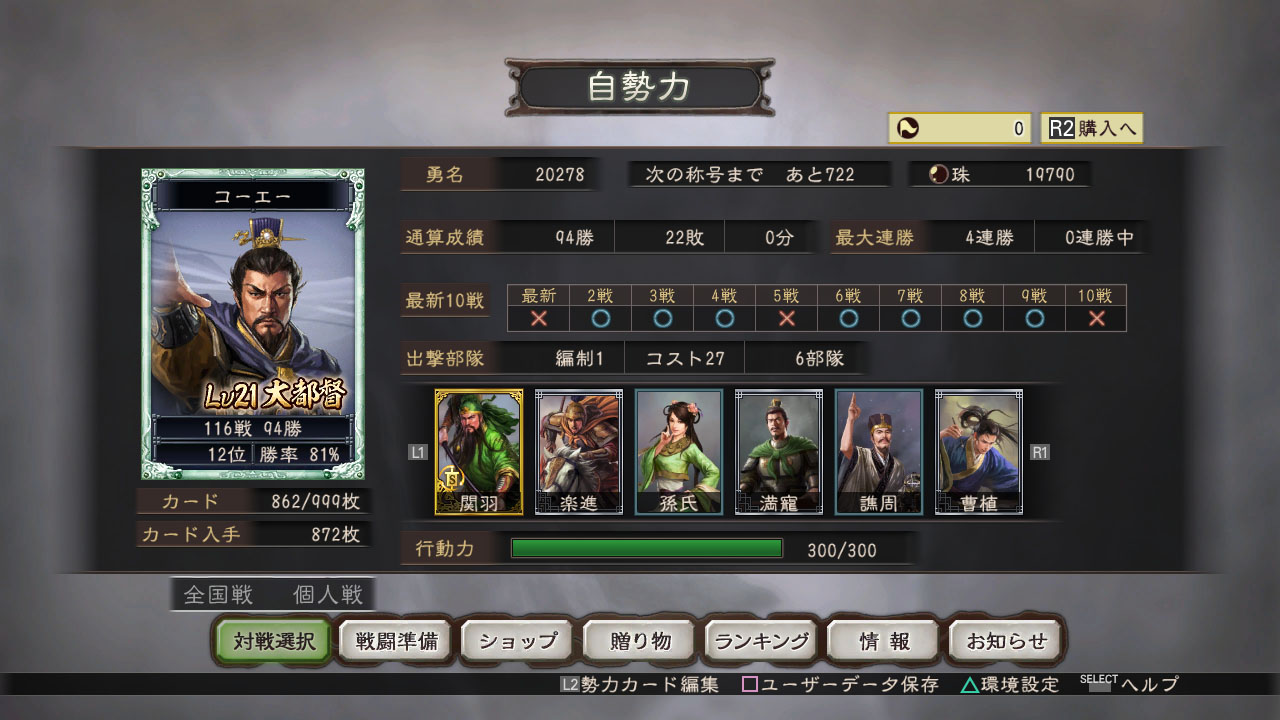Select the 譙周 character card
The image size is (1280, 720).
(x=878, y=450)
